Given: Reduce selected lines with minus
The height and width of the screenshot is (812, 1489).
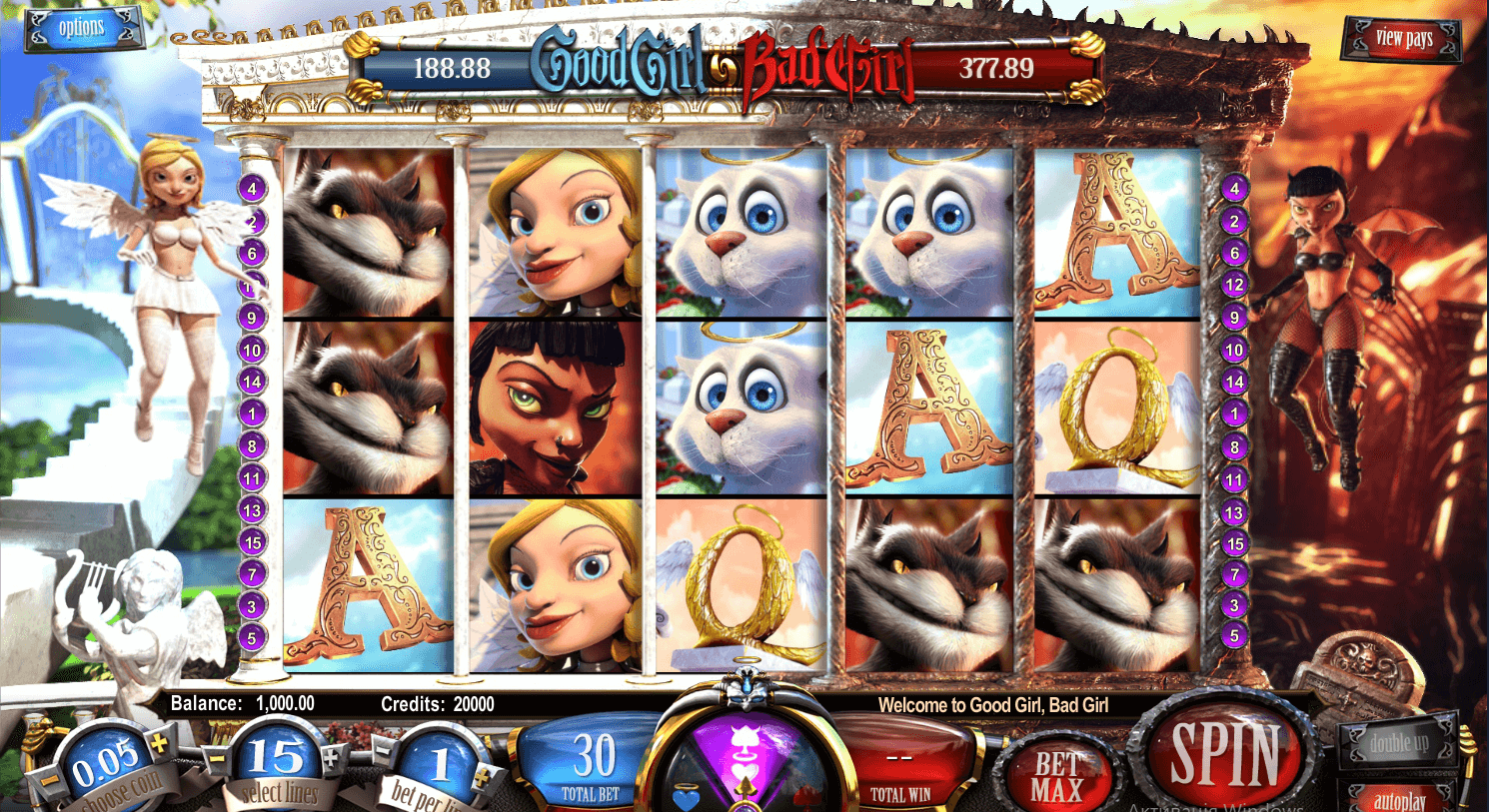Looking at the screenshot, I should click(x=217, y=758).
